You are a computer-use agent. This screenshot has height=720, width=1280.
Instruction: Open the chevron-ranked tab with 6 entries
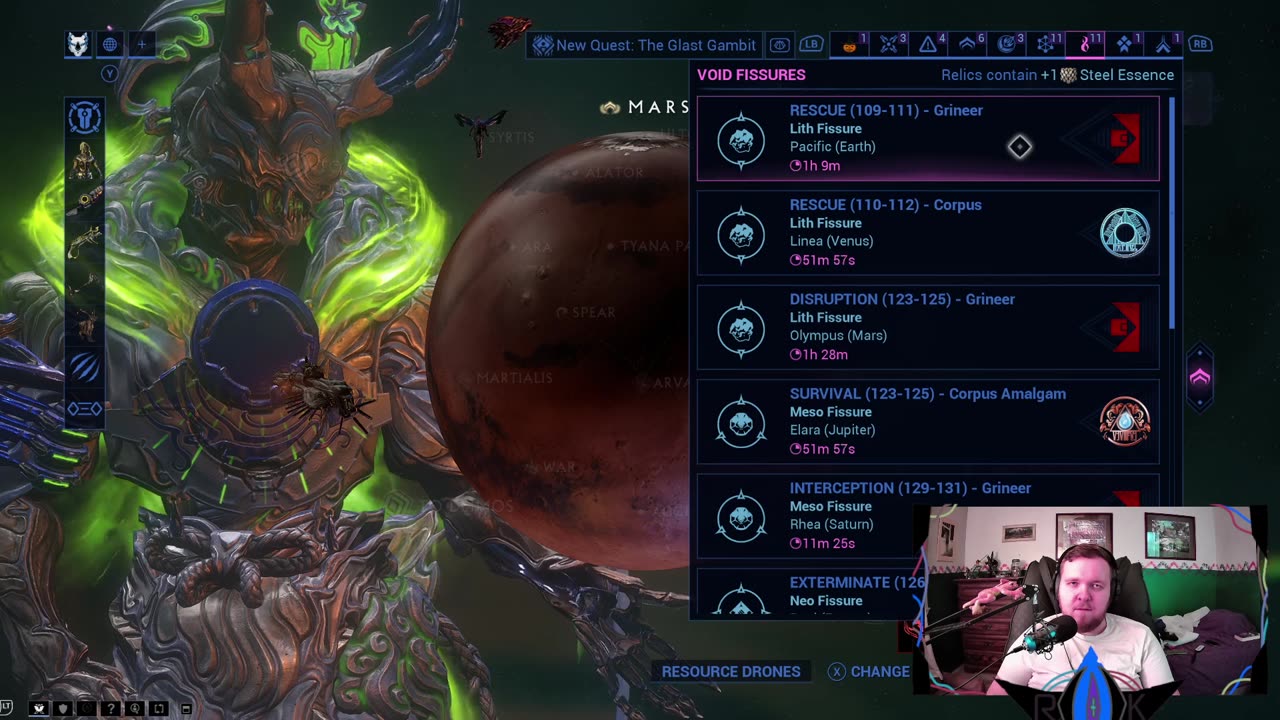967,45
